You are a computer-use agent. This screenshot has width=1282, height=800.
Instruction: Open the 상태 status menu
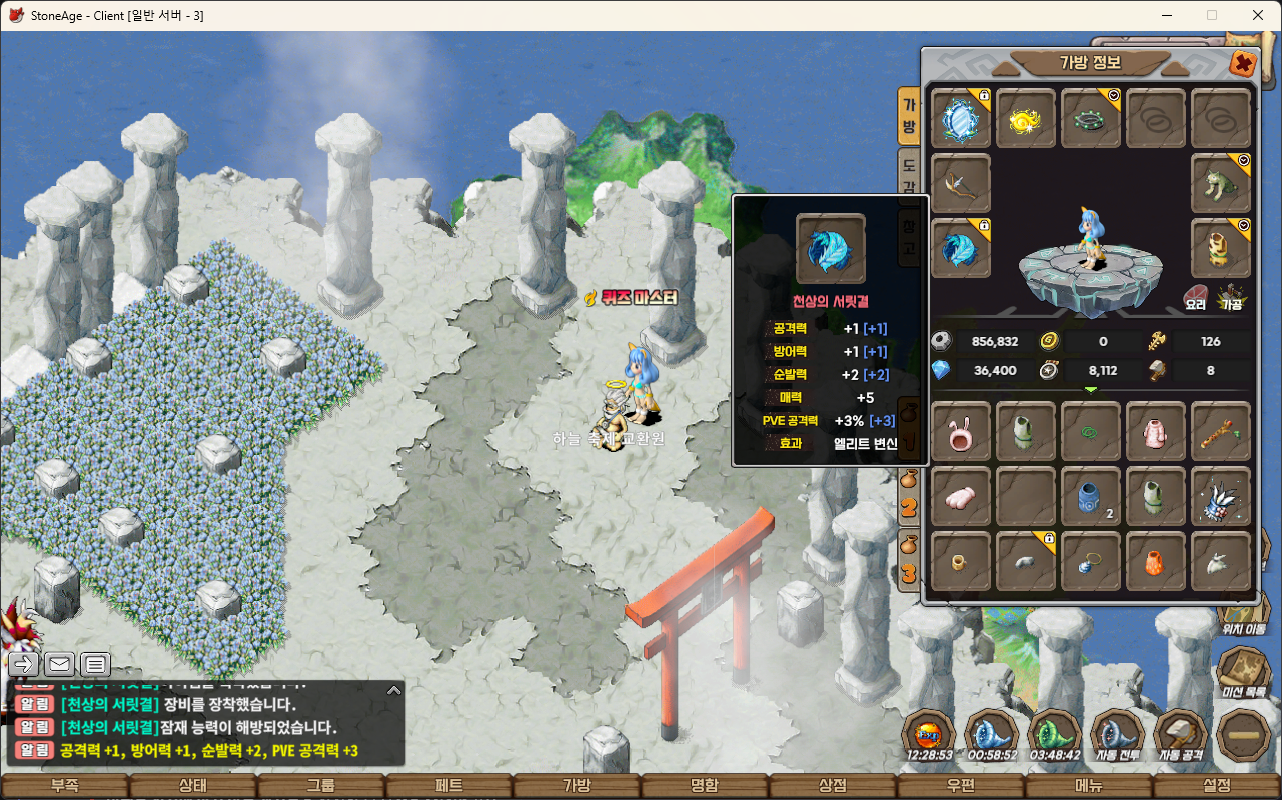192,786
